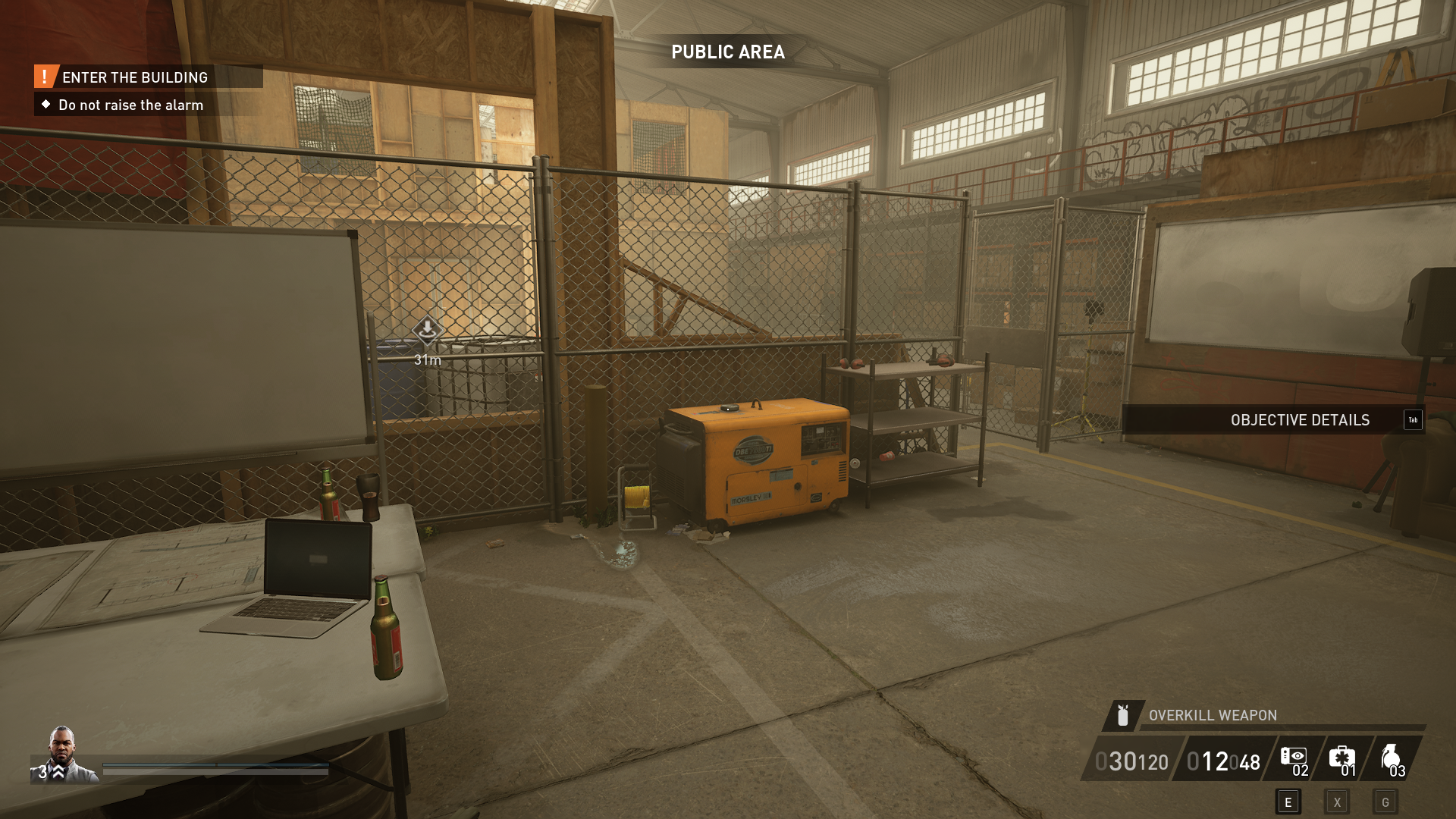This screenshot has height=819, width=1456.
Task: Expand the Objective Details panel
Action: tap(1300, 420)
